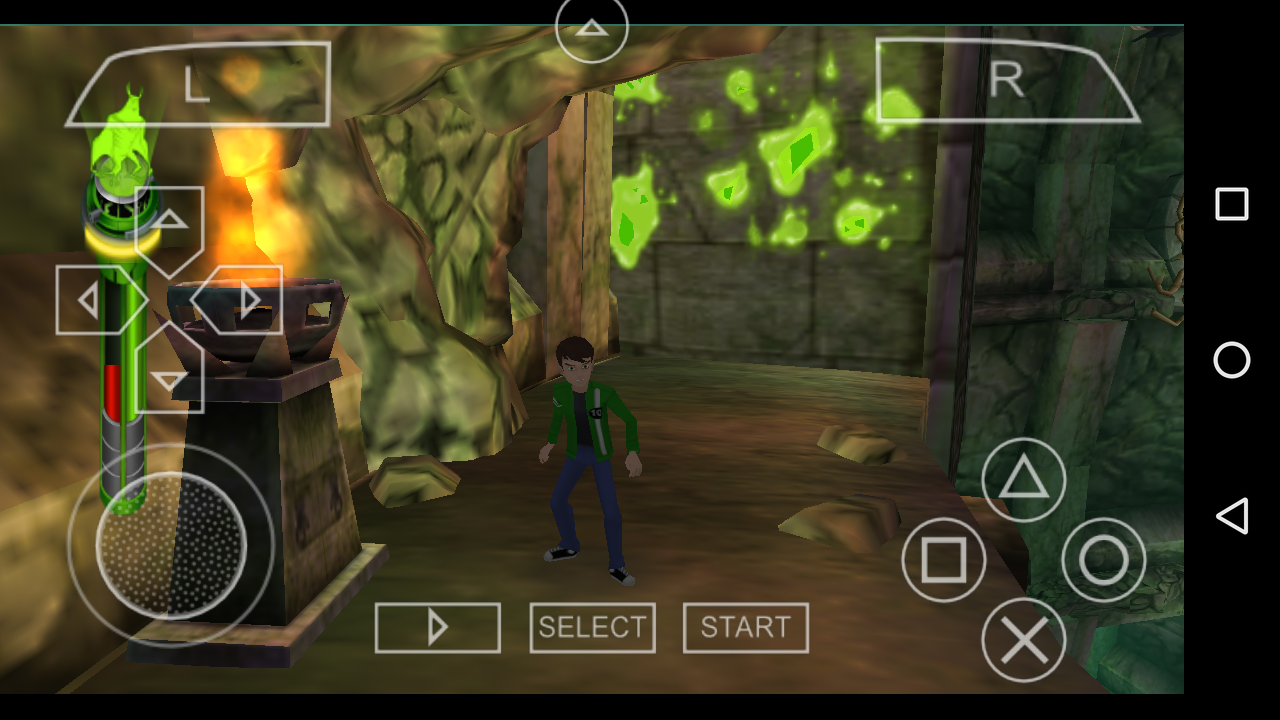
Task: Tap the PSP circle action button
Action: pyautogui.click(x=1103, y=560)
